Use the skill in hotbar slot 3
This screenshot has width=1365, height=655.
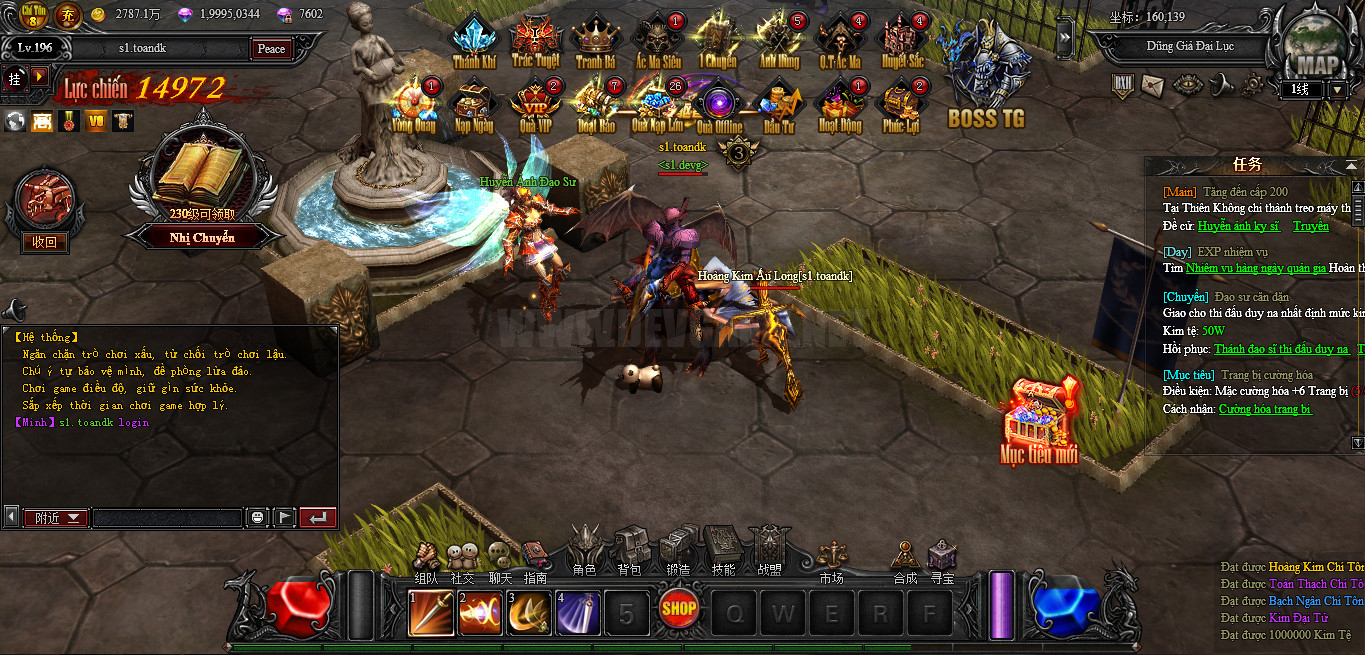coord(528,613)
